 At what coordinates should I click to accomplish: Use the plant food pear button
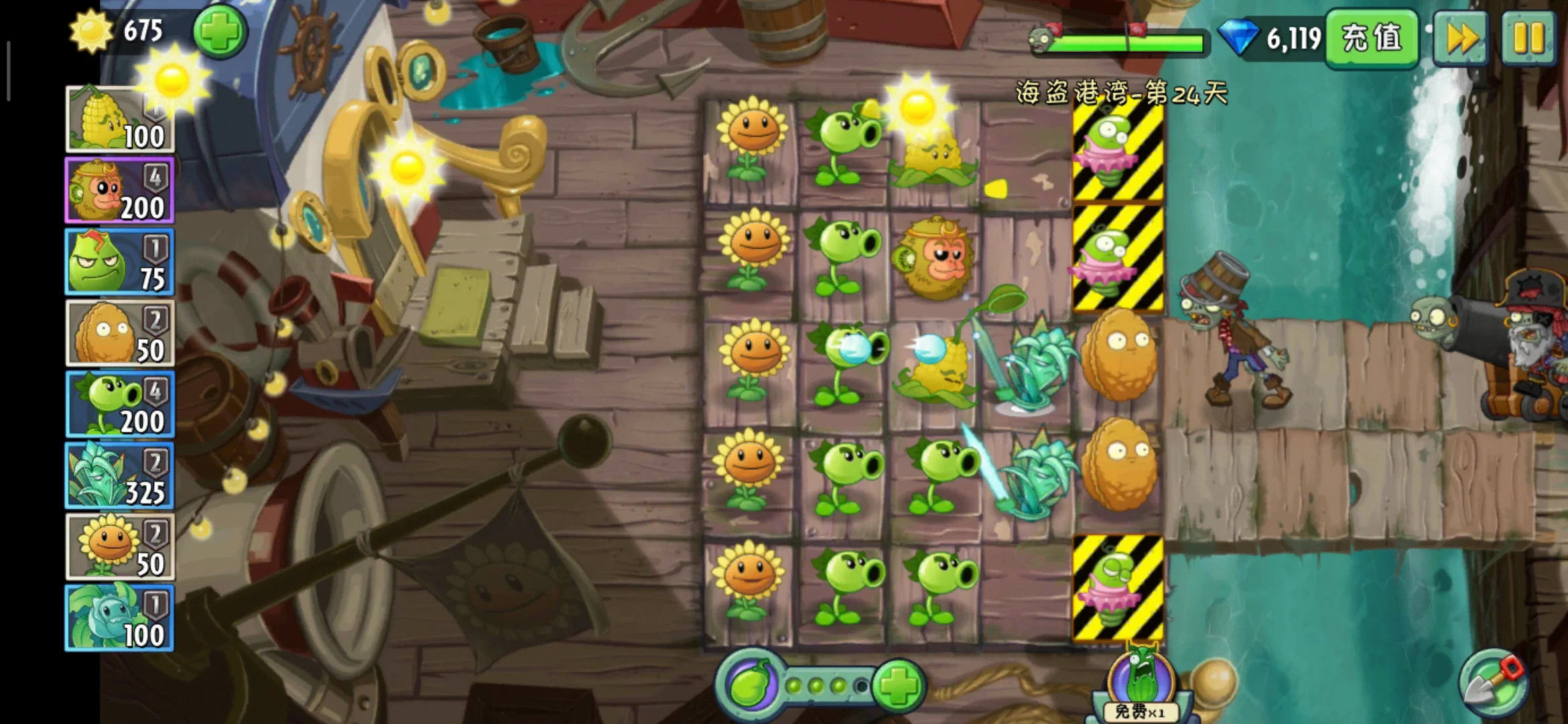[749, 686]
